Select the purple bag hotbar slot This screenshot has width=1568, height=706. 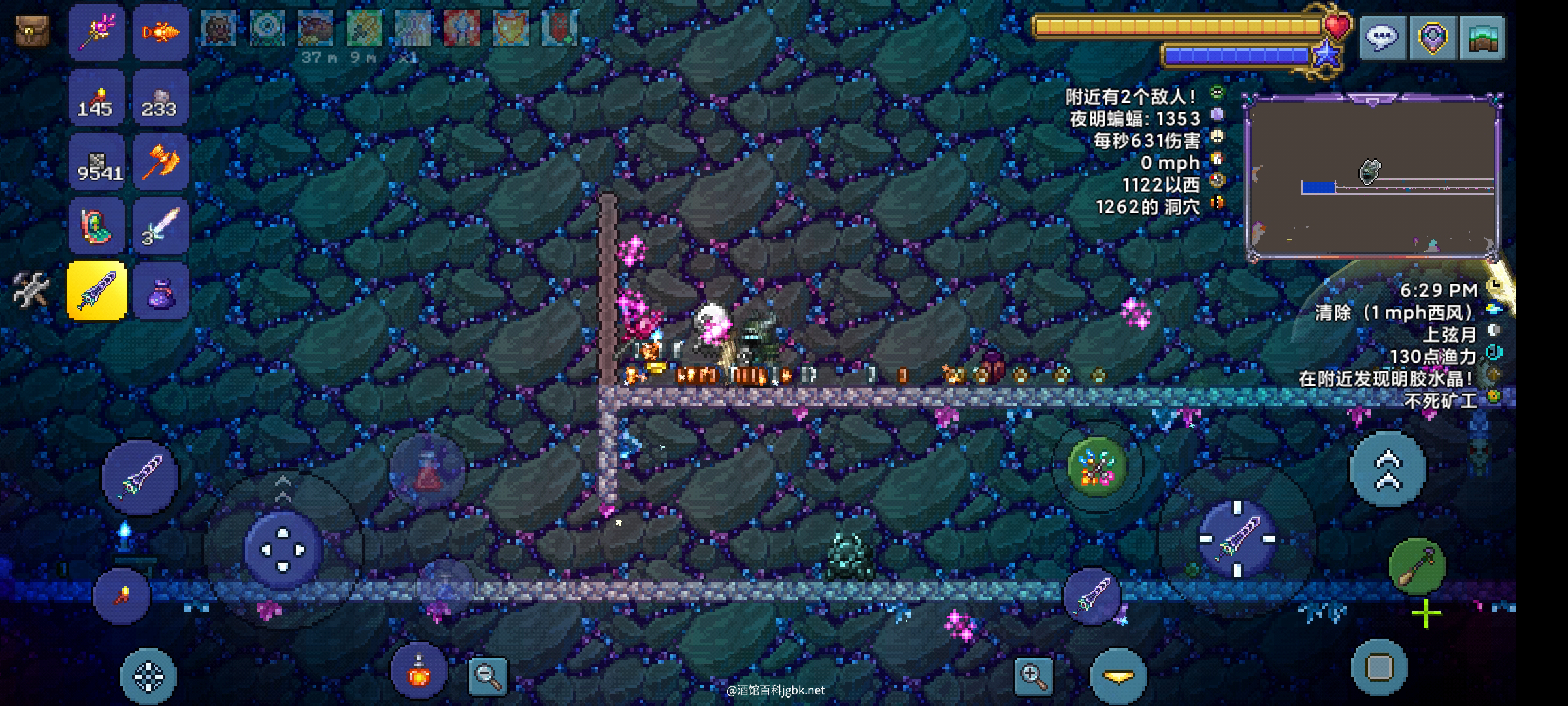tap(161, 291)
